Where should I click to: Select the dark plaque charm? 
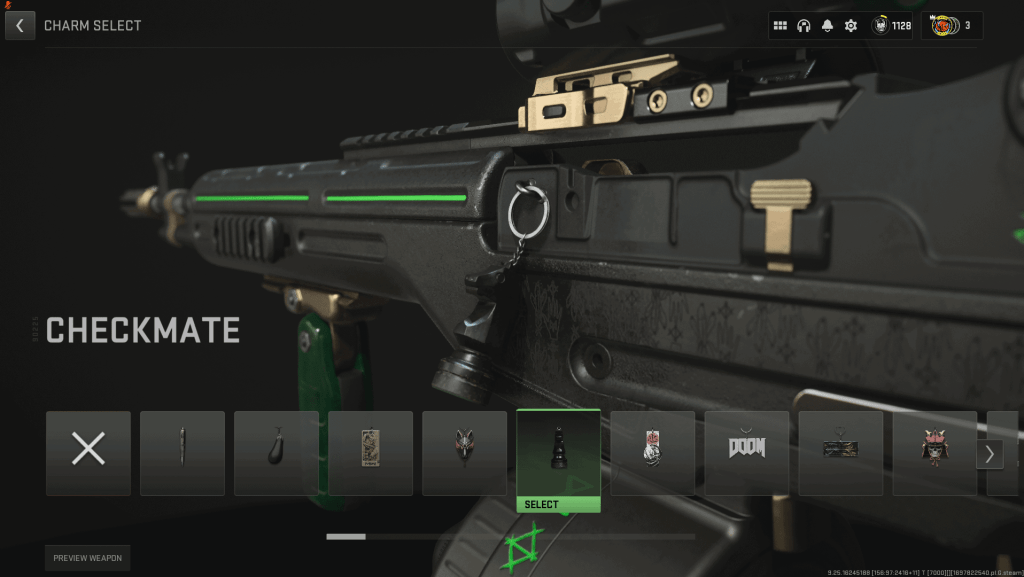tap(841, 453)
